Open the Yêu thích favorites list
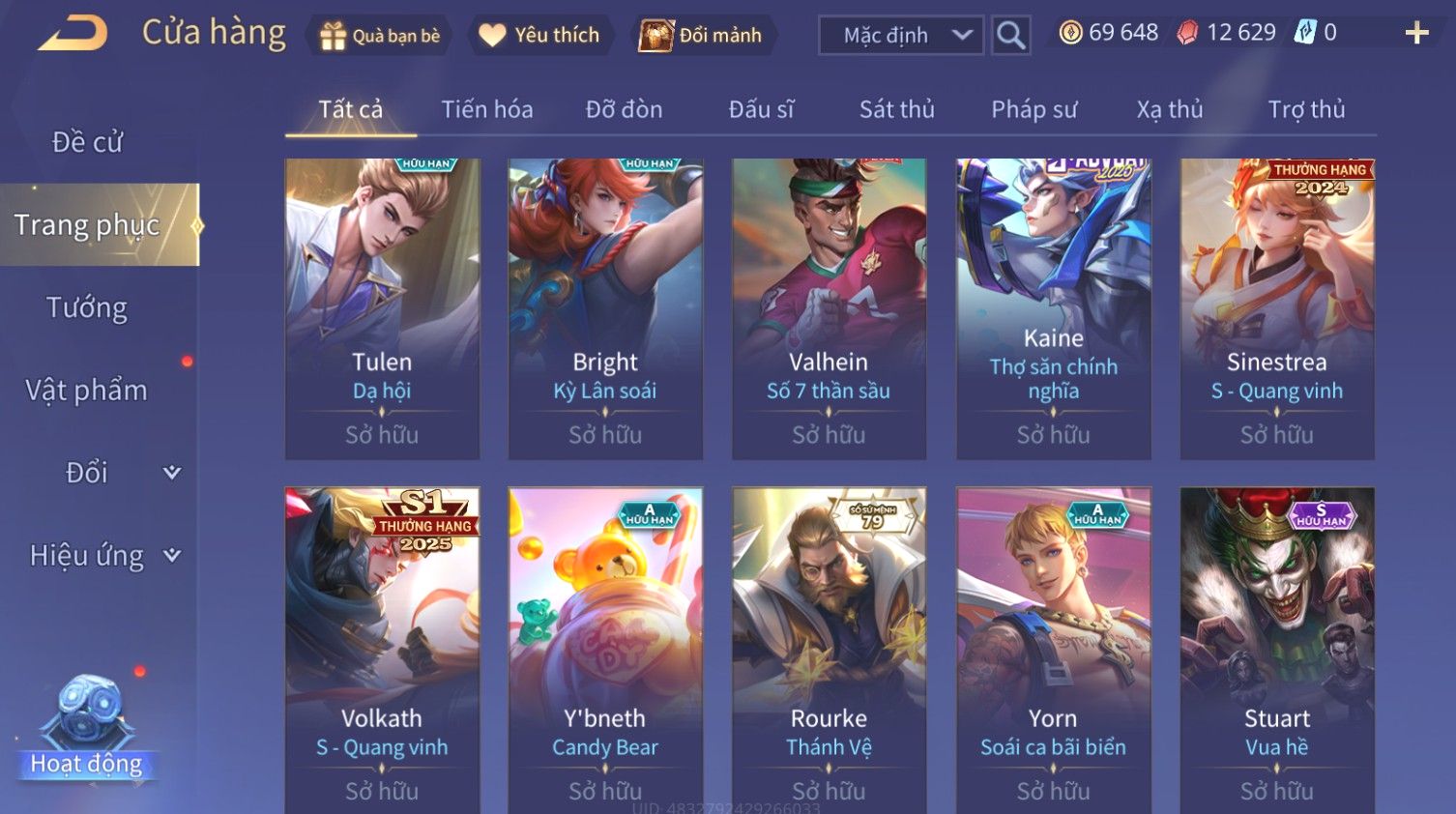The height and width of the screenshot is (814, 1456). coord(540,36)
